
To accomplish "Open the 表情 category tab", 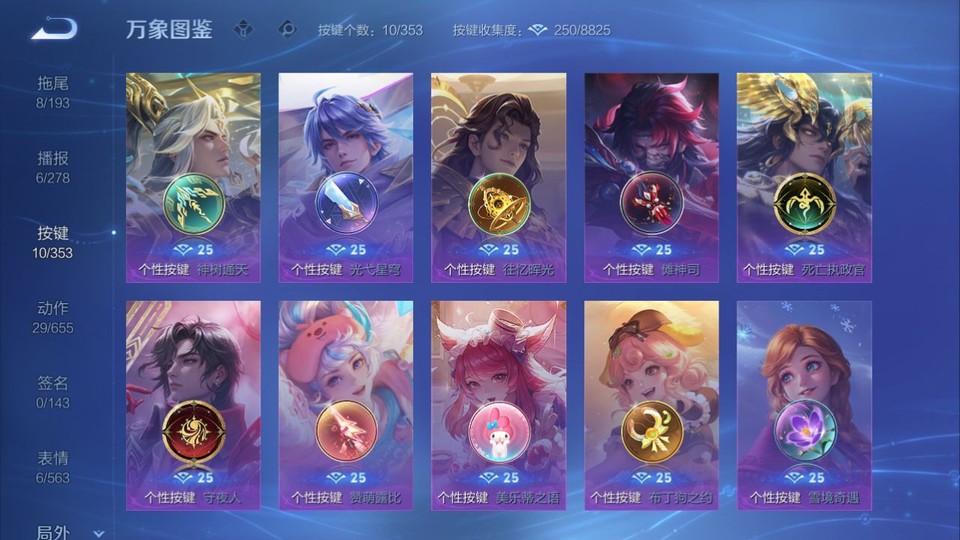I will 53,467.
